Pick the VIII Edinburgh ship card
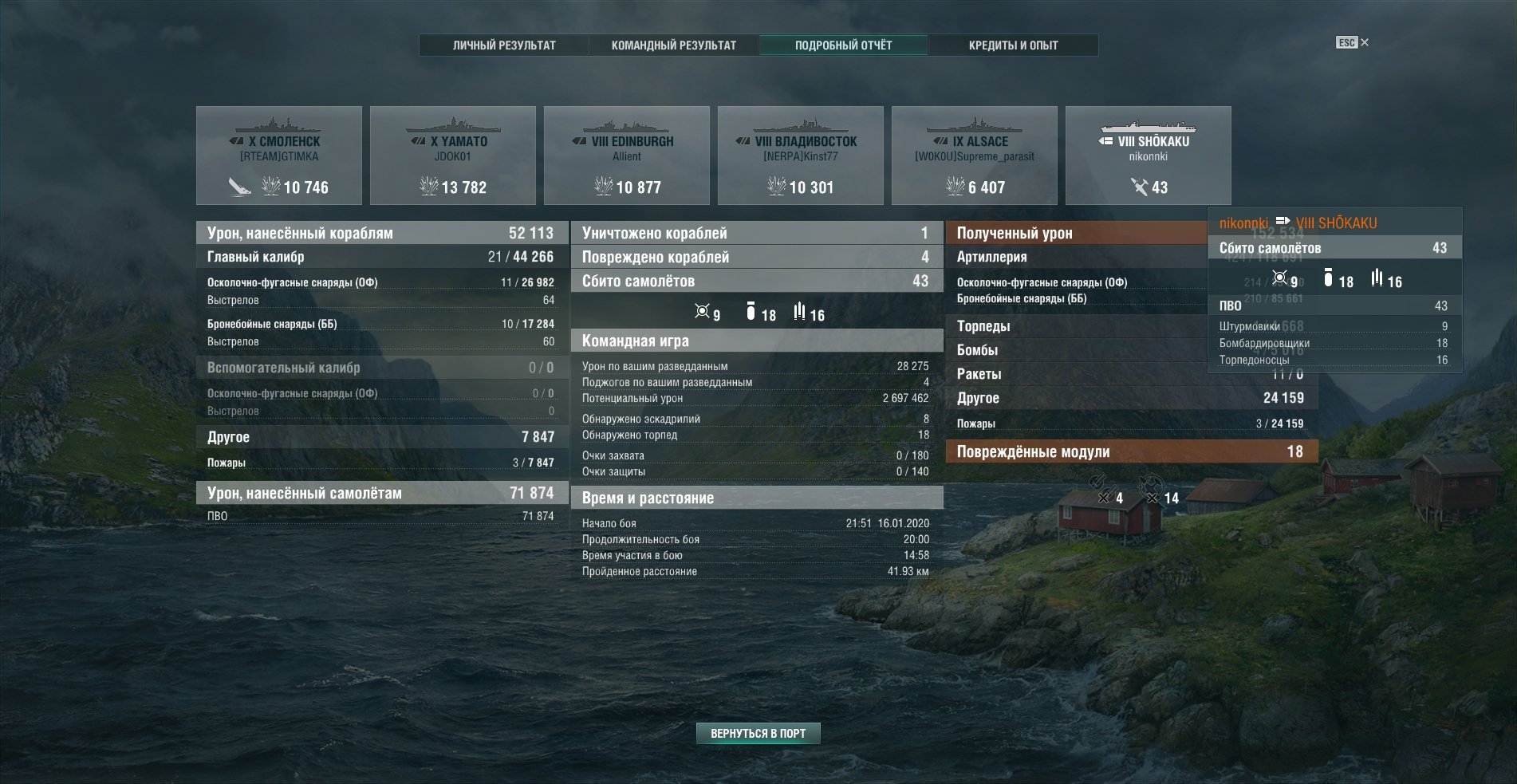1517x784 pixels. [627, 156]
